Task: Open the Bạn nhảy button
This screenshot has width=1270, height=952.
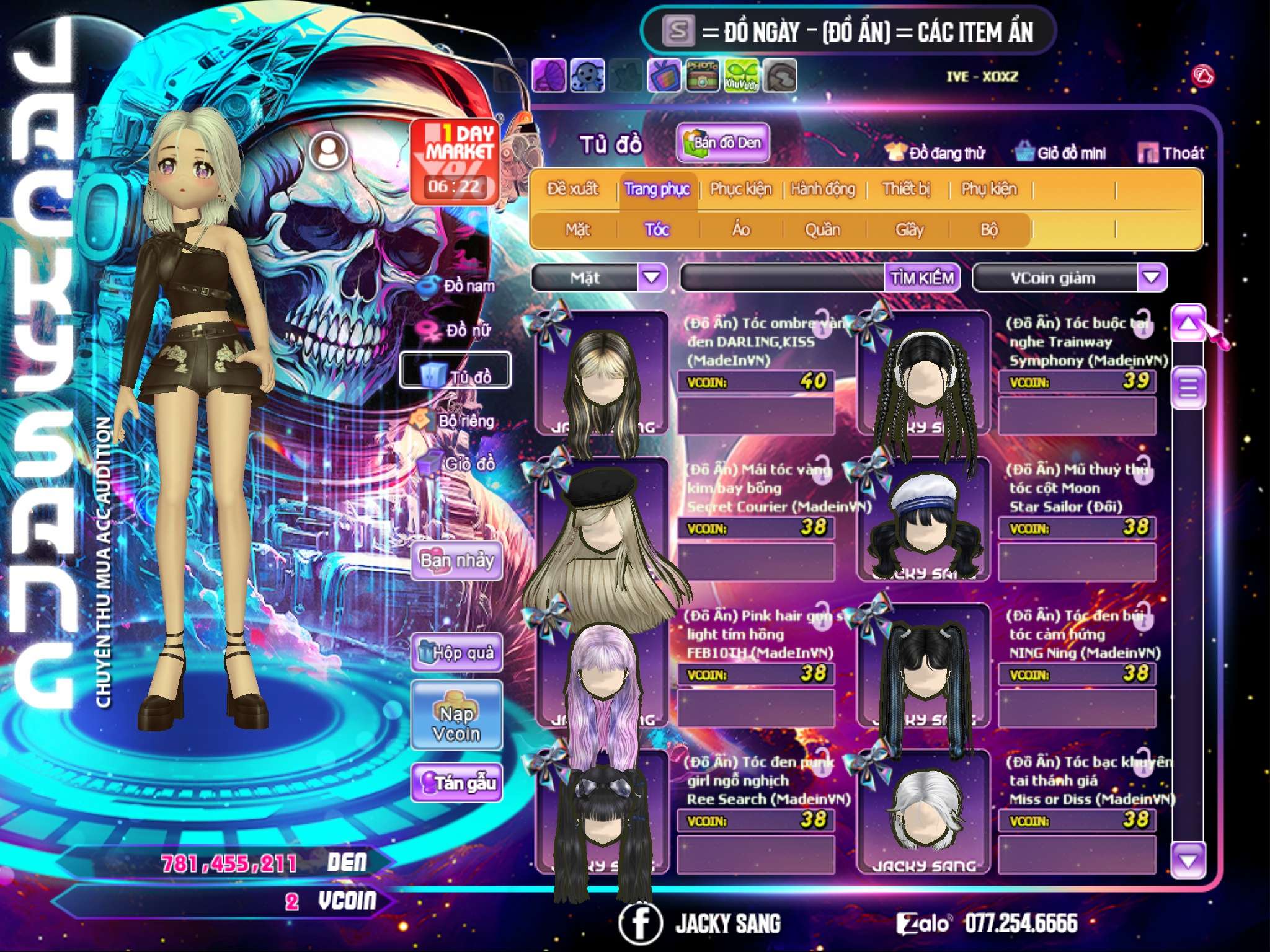Action: click(x=456, y=561)
